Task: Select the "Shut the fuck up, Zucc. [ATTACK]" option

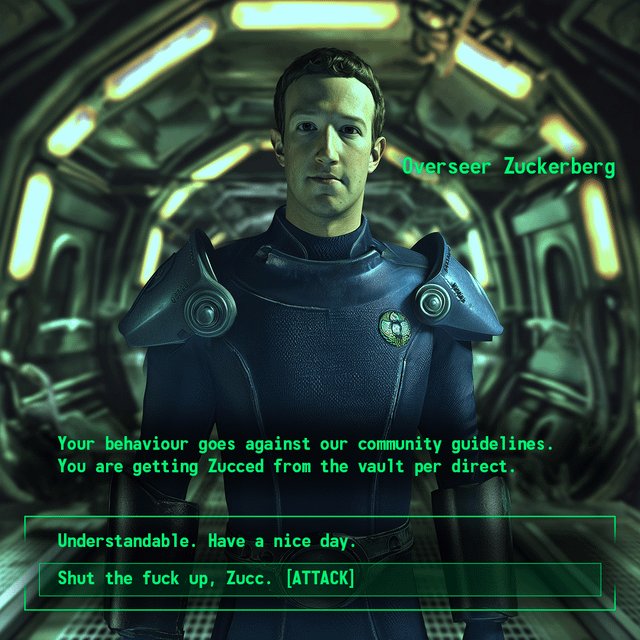Action: (206, 579)
